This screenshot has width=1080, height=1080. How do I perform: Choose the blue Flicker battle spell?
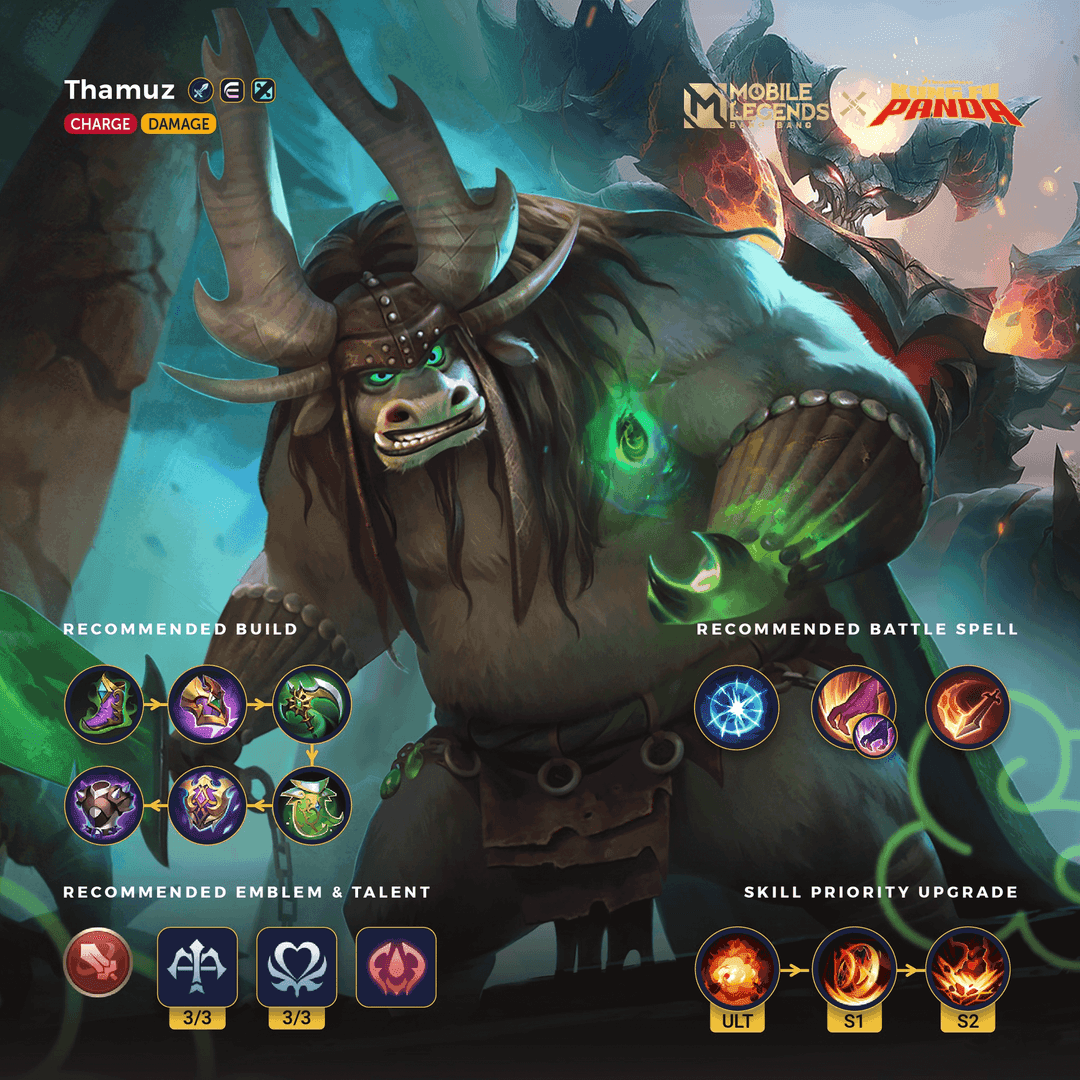pos(737,708)
